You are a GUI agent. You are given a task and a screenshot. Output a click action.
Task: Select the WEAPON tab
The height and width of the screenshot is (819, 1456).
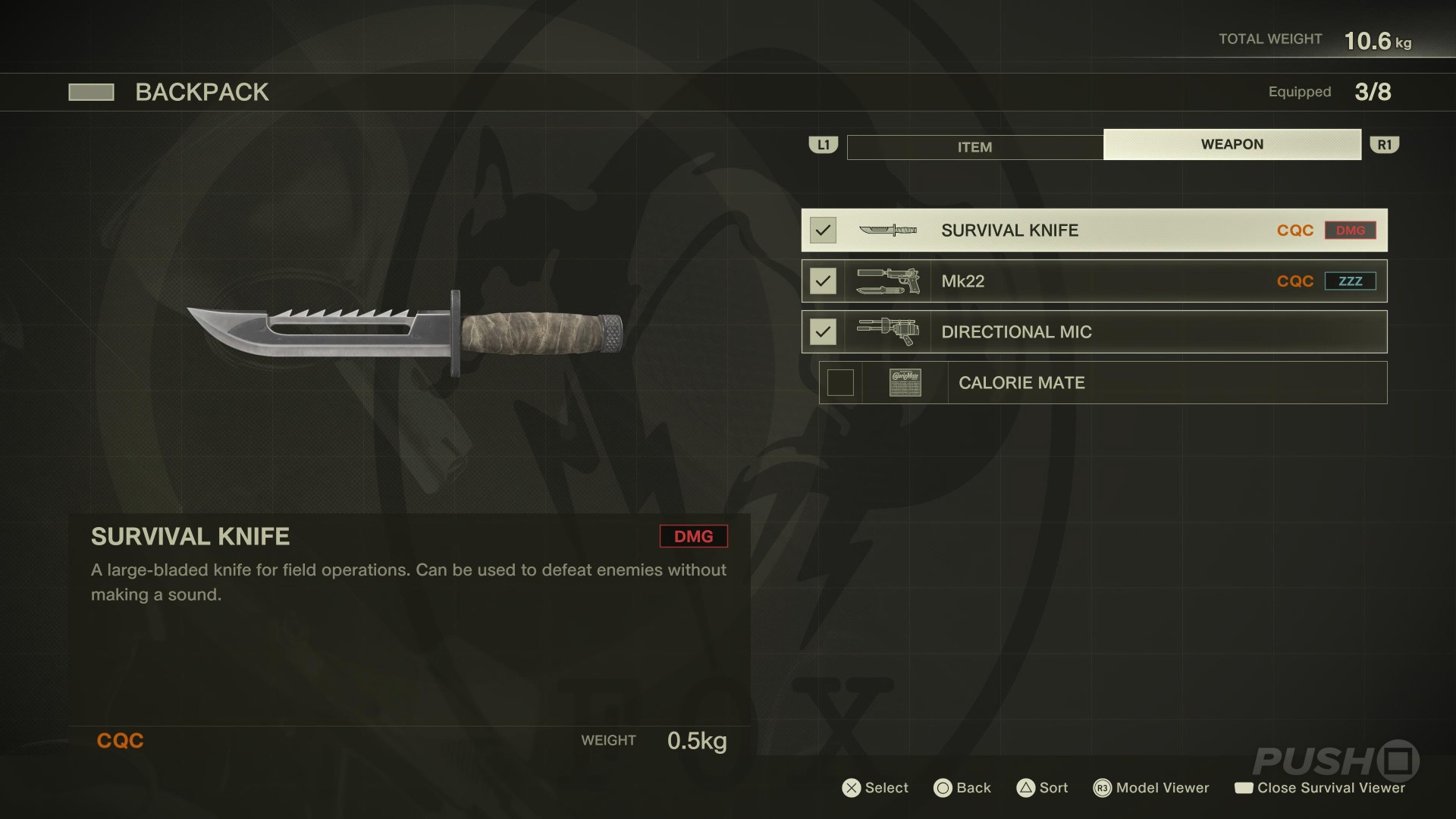[x=1232, y=144]
